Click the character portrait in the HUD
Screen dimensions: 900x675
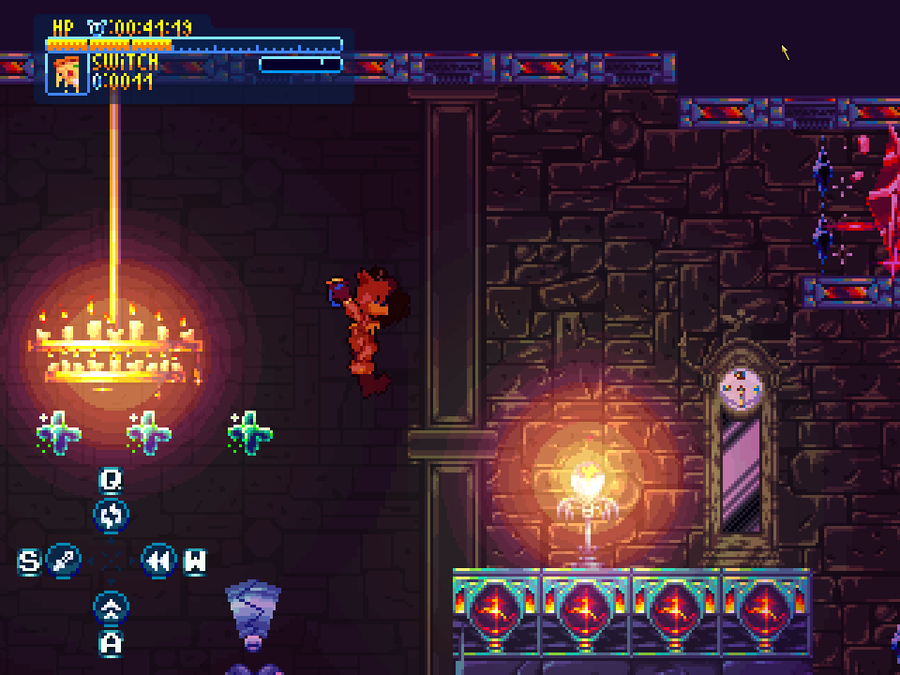pos(68,73)
